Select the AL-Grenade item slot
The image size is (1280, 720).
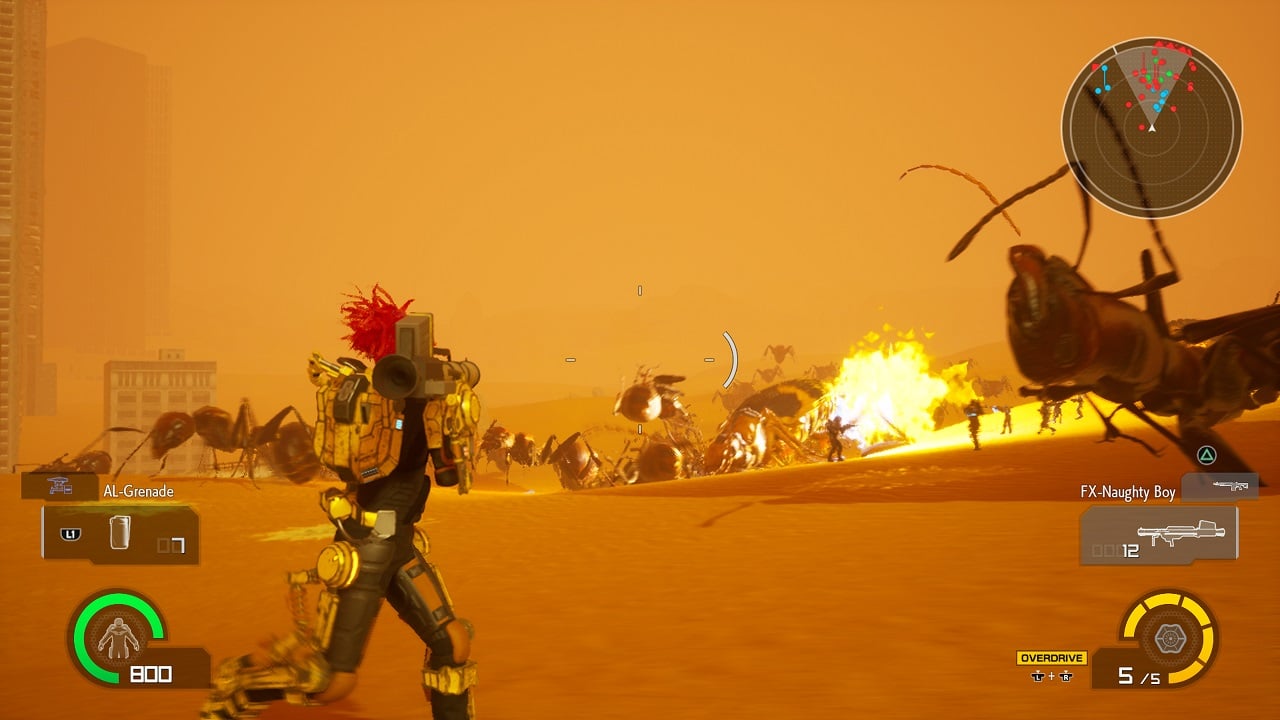click(120, 534)
